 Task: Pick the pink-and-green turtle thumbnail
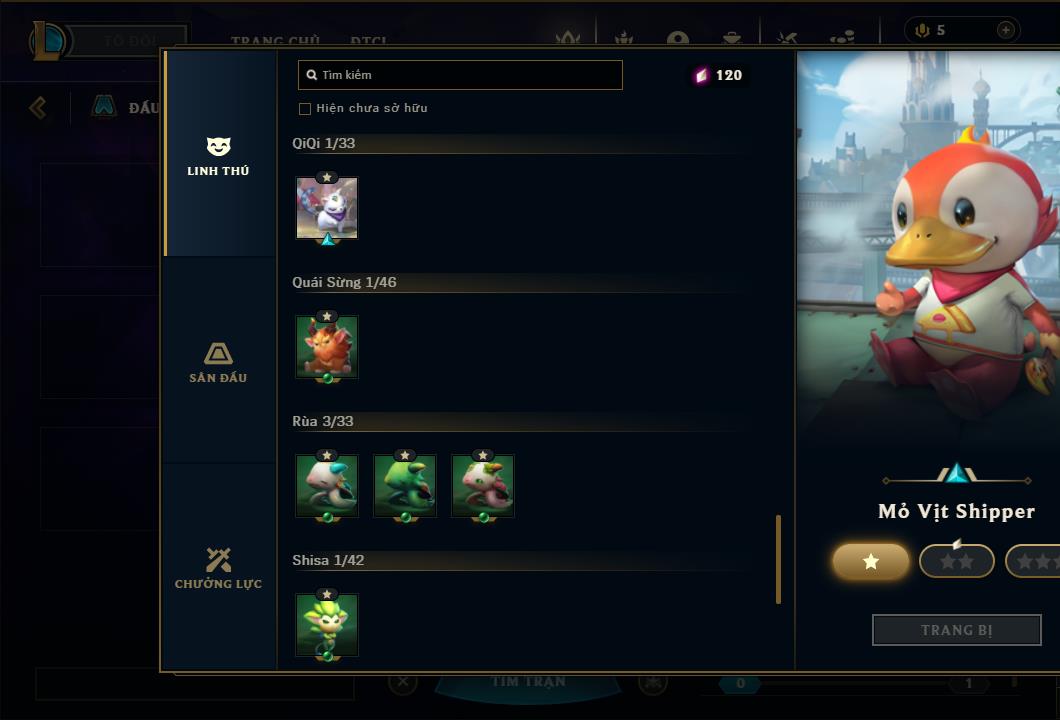coord(483,486)
